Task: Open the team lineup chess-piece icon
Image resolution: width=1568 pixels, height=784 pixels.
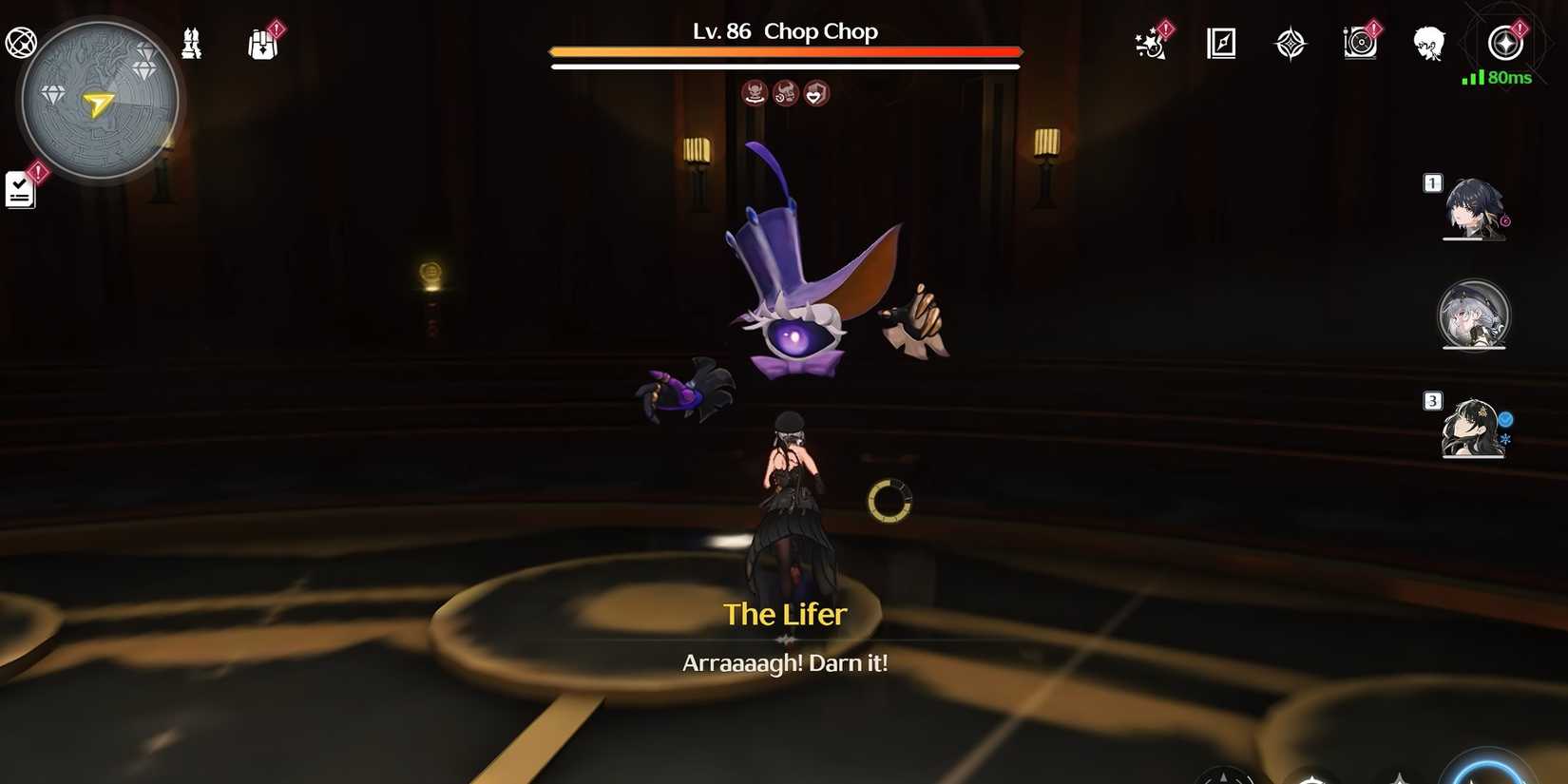Action: (x=188, y=42)
